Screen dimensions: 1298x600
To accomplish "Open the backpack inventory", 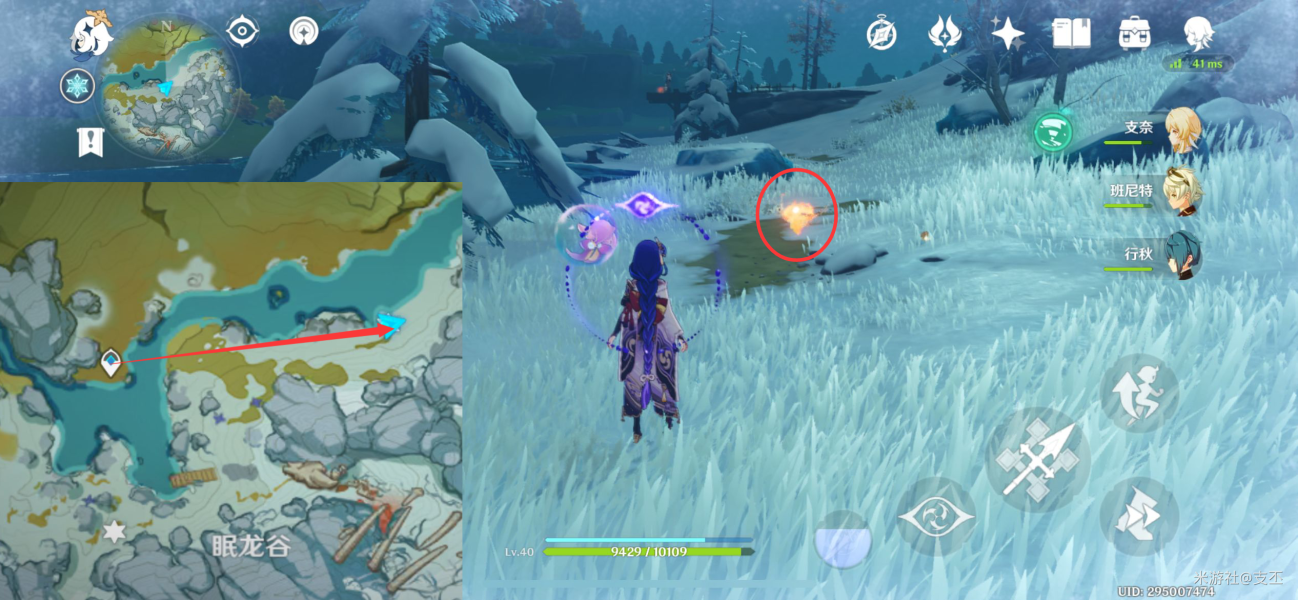I will tap(1134, 34).
